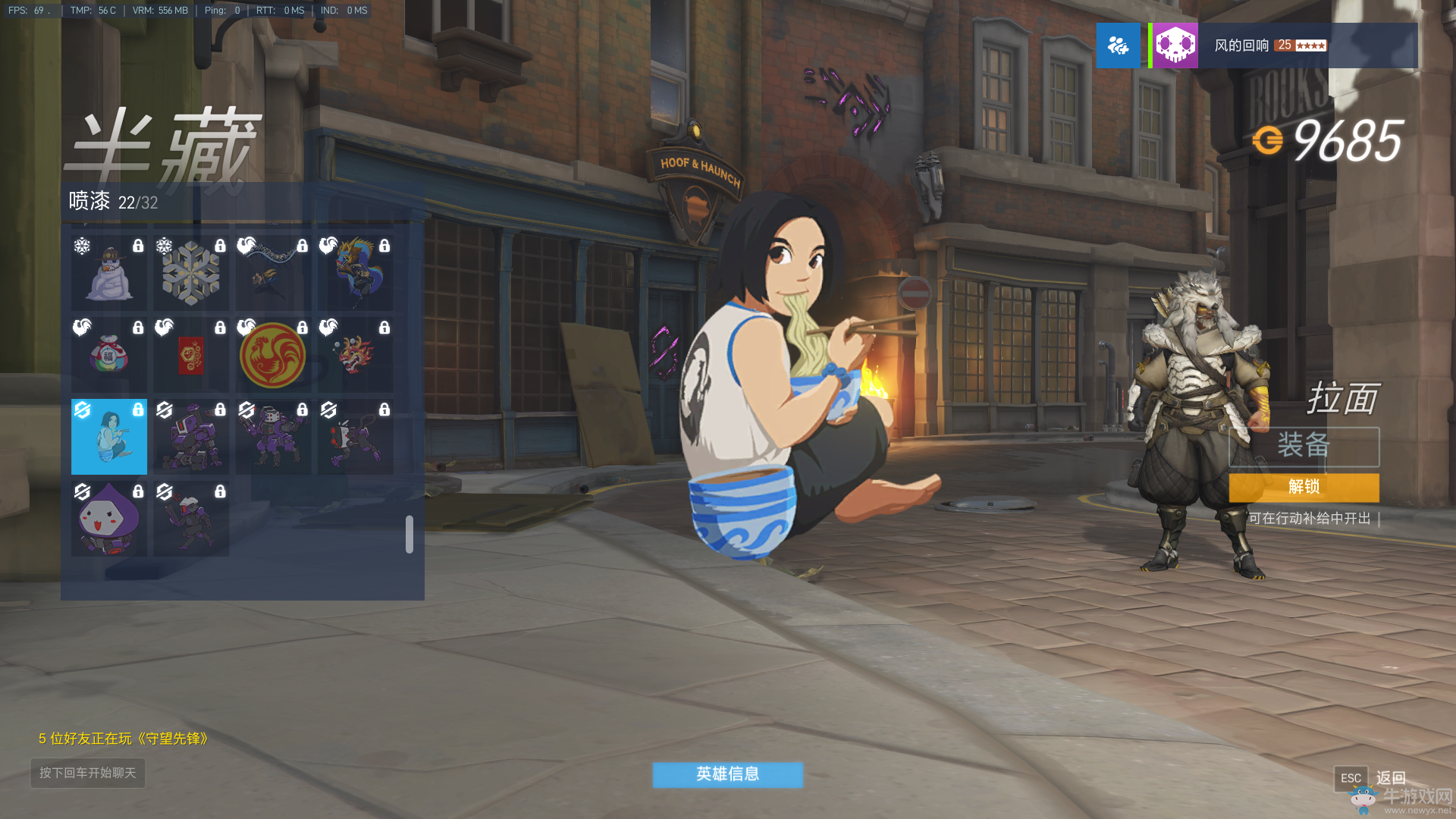Open the friends playing Overwatch notice
The image size is (1456, 819).
pos(124,739)
